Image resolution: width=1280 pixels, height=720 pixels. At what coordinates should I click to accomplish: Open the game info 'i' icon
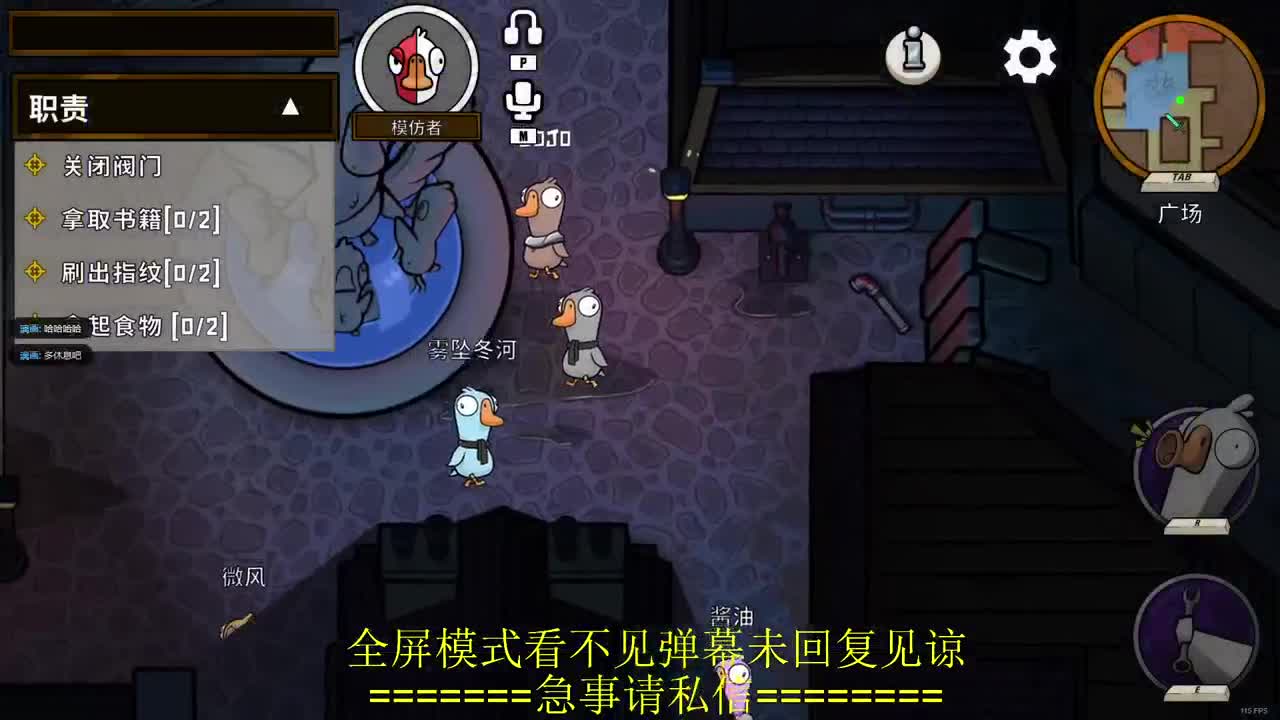tap(911, 55)
